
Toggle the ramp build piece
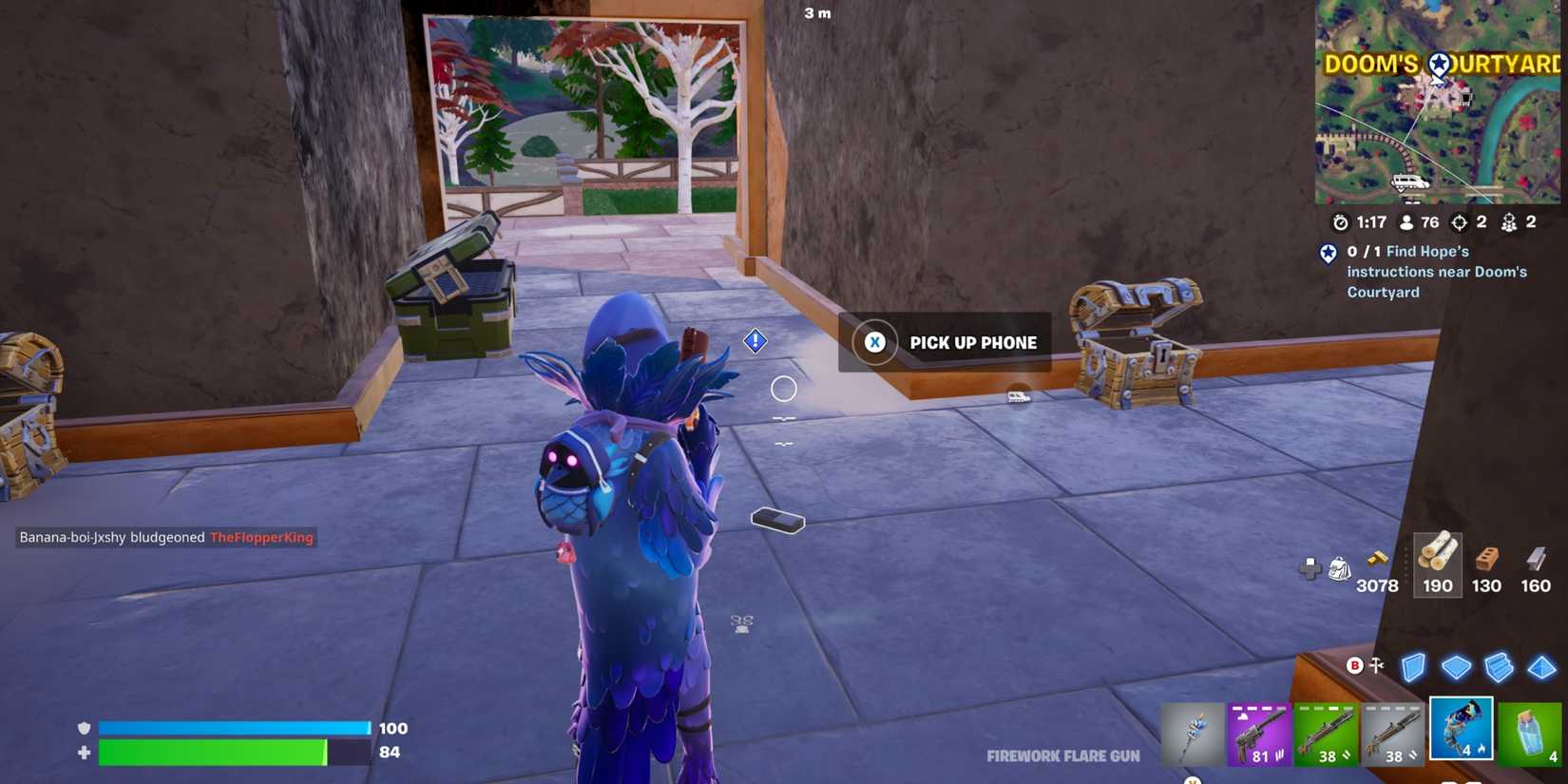[x=1500, y=668]
